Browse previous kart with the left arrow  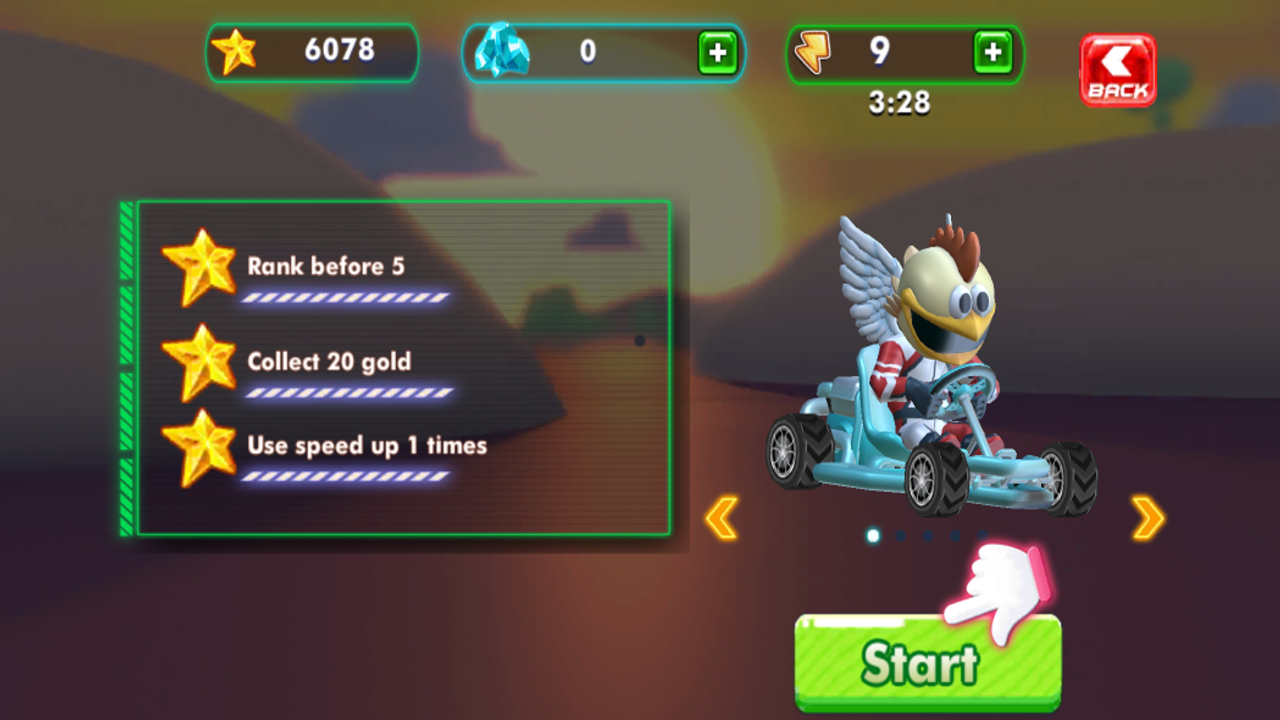click(723, 516)
